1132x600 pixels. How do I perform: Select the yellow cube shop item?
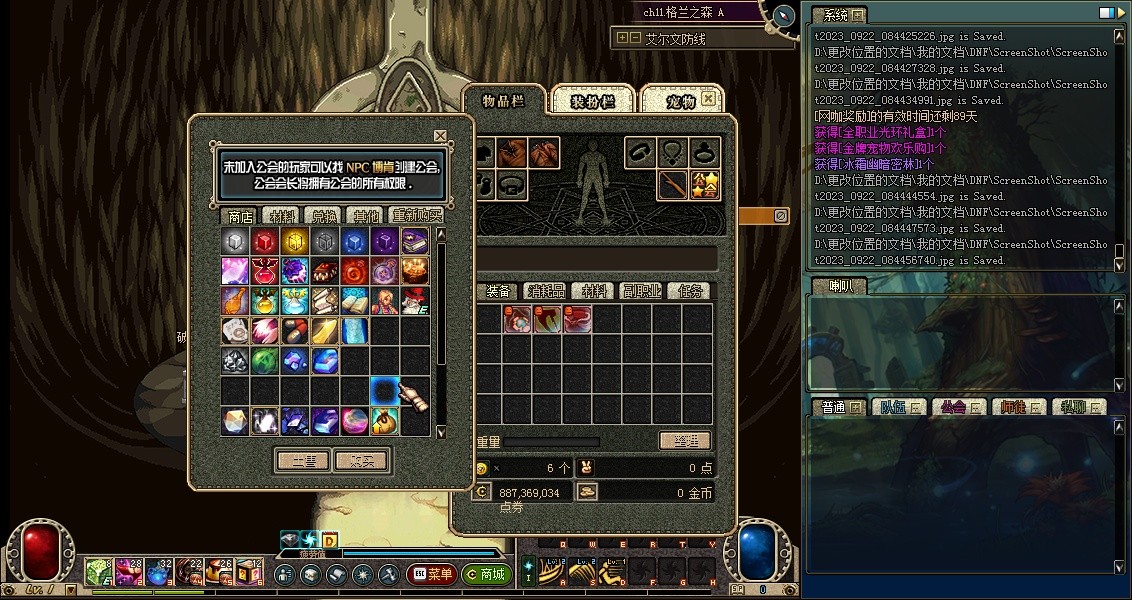(294, 241)
